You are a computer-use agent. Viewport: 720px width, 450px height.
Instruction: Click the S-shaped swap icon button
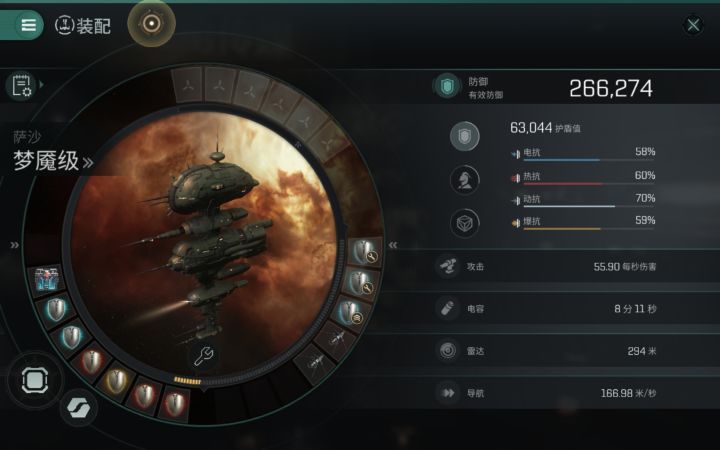(73, 407)
